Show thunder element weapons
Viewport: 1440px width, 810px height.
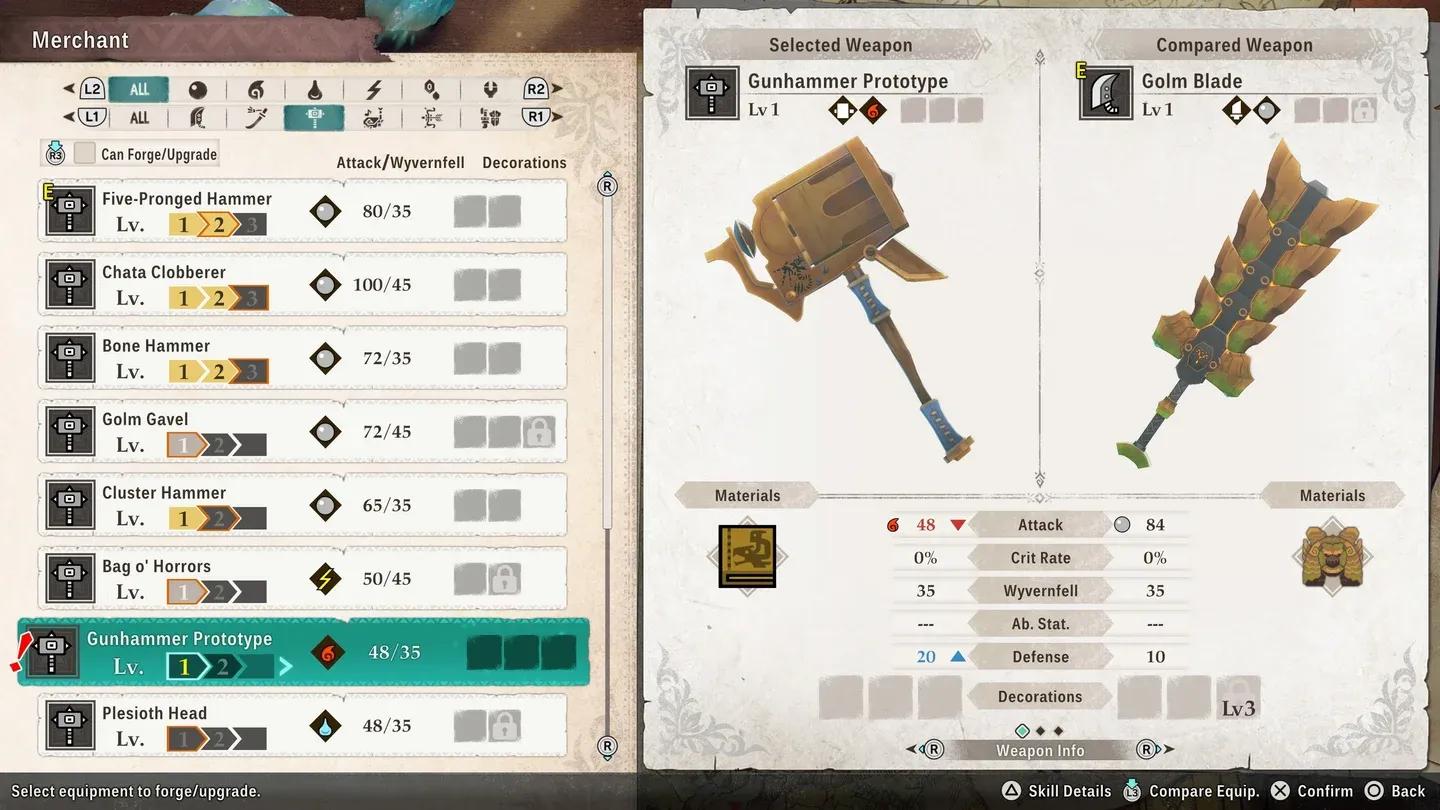point(373,89)
